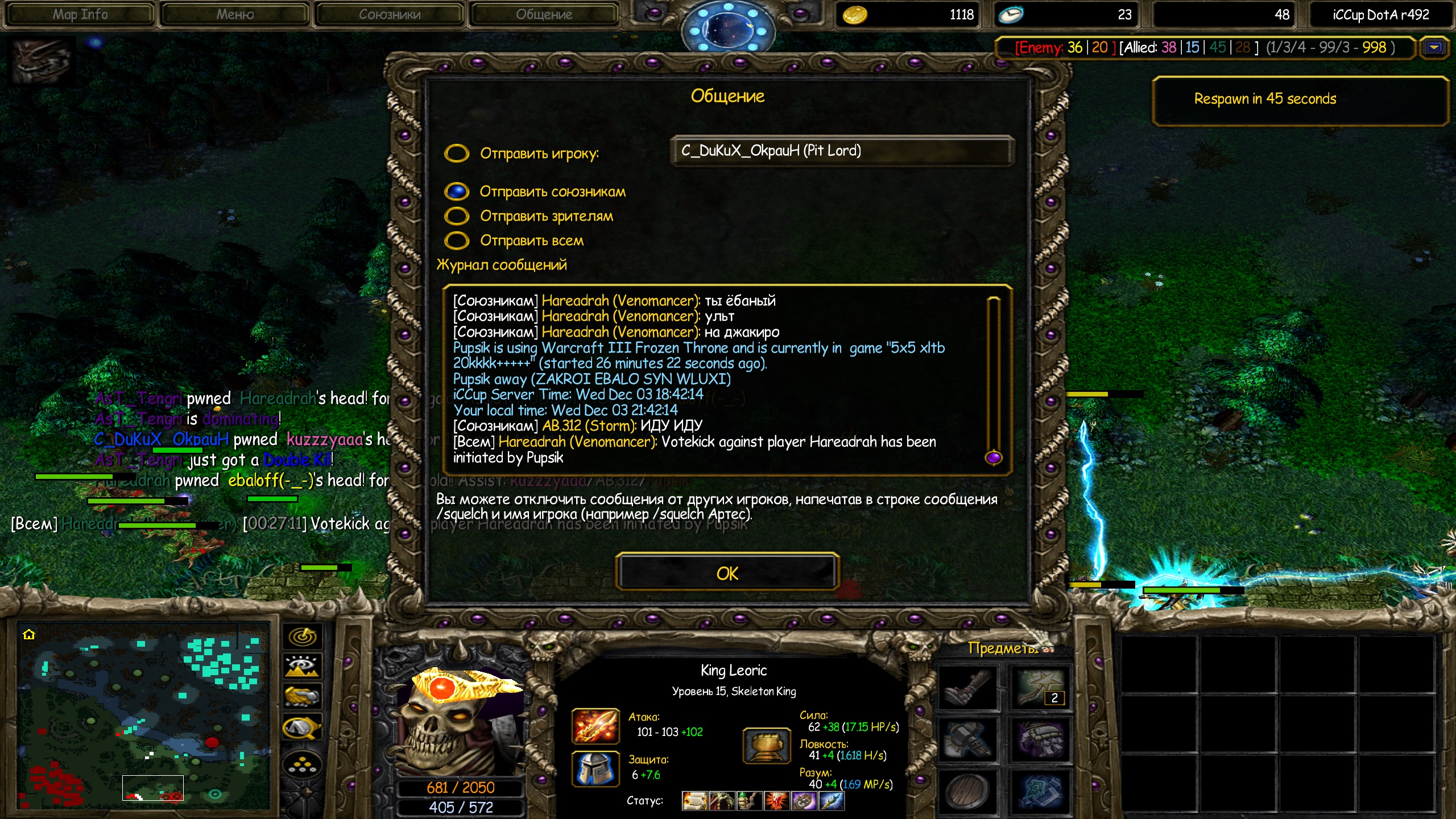The height and width of the screenshot is (819, 1456).
Task: Click the message log scrollbar knob
Action: (x=993, y=457)
